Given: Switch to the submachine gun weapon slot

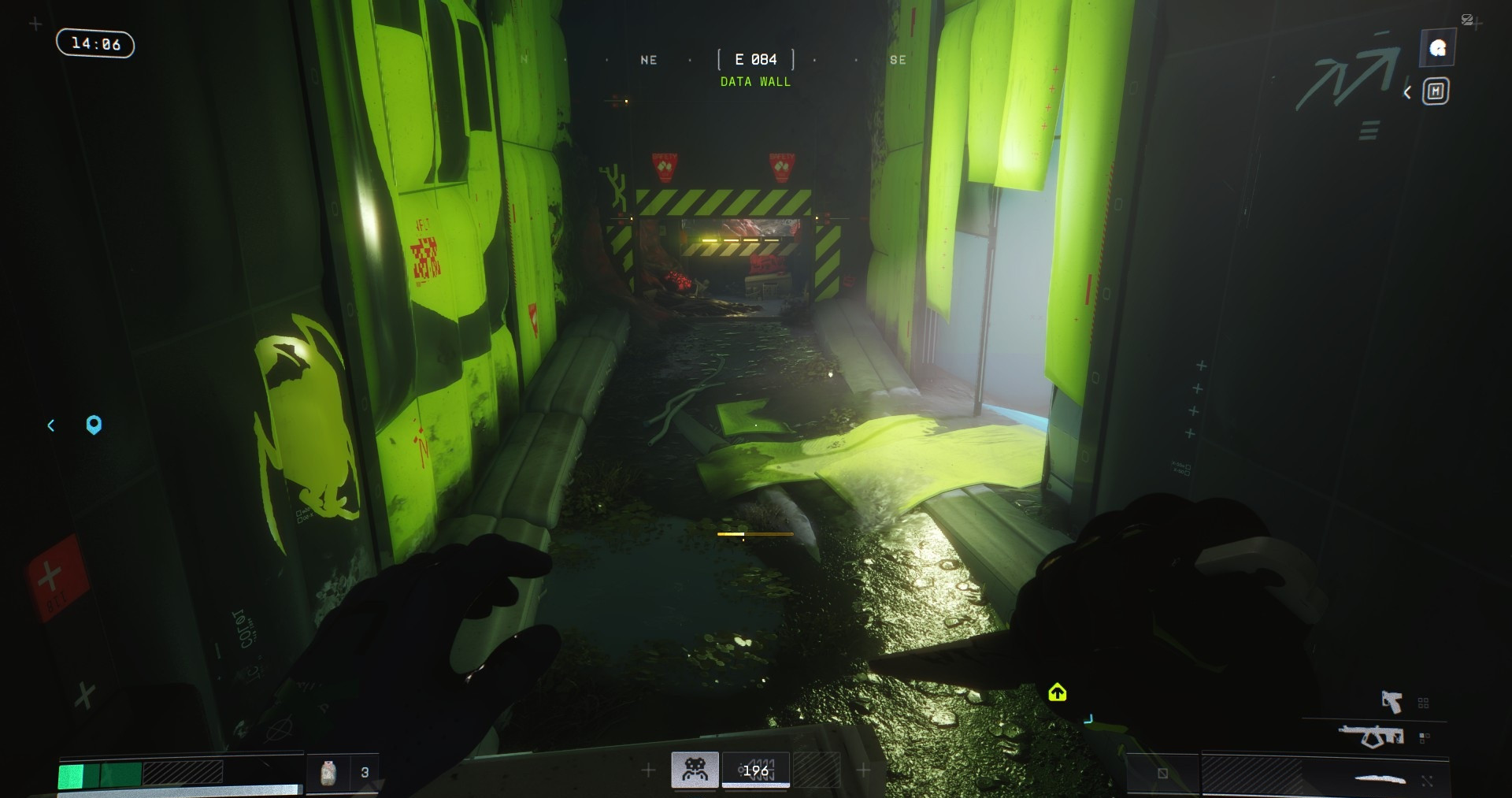Looking at the screenshot, I should (1372, 737).
